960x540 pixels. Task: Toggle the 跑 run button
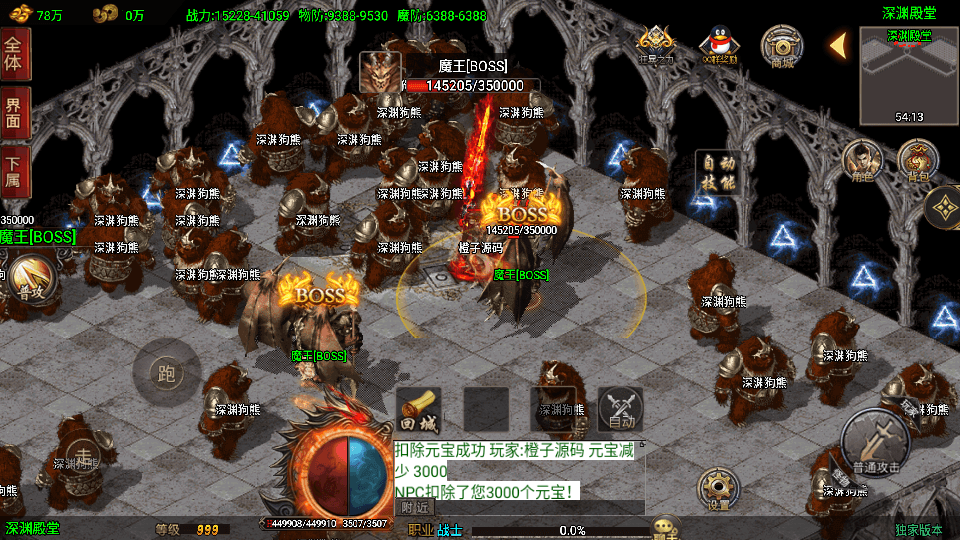point(166,374)
